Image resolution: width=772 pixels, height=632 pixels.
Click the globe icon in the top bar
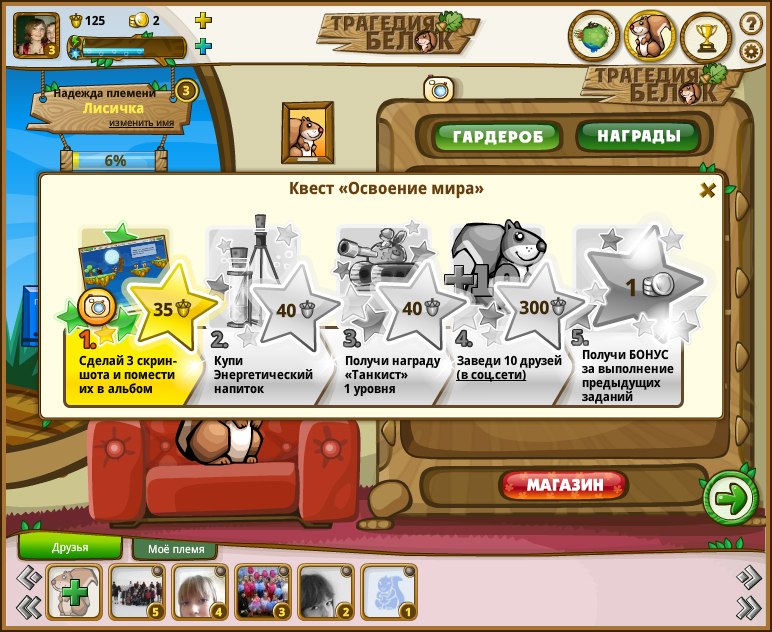tap(593, 38)
